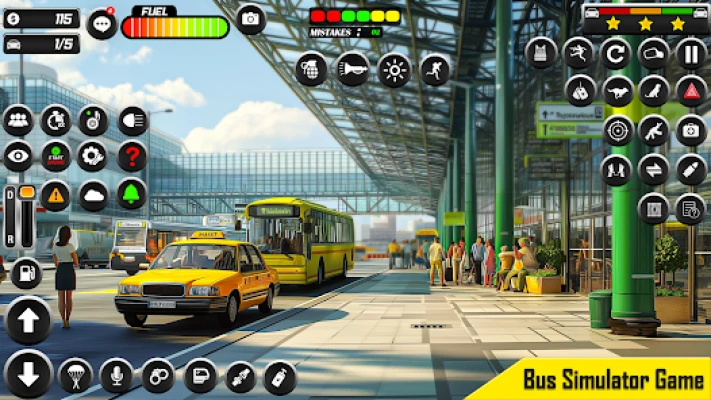Screen dimensions: 711x400
Task: Tap the fuel pump refuel button
Action: (25, 272)
